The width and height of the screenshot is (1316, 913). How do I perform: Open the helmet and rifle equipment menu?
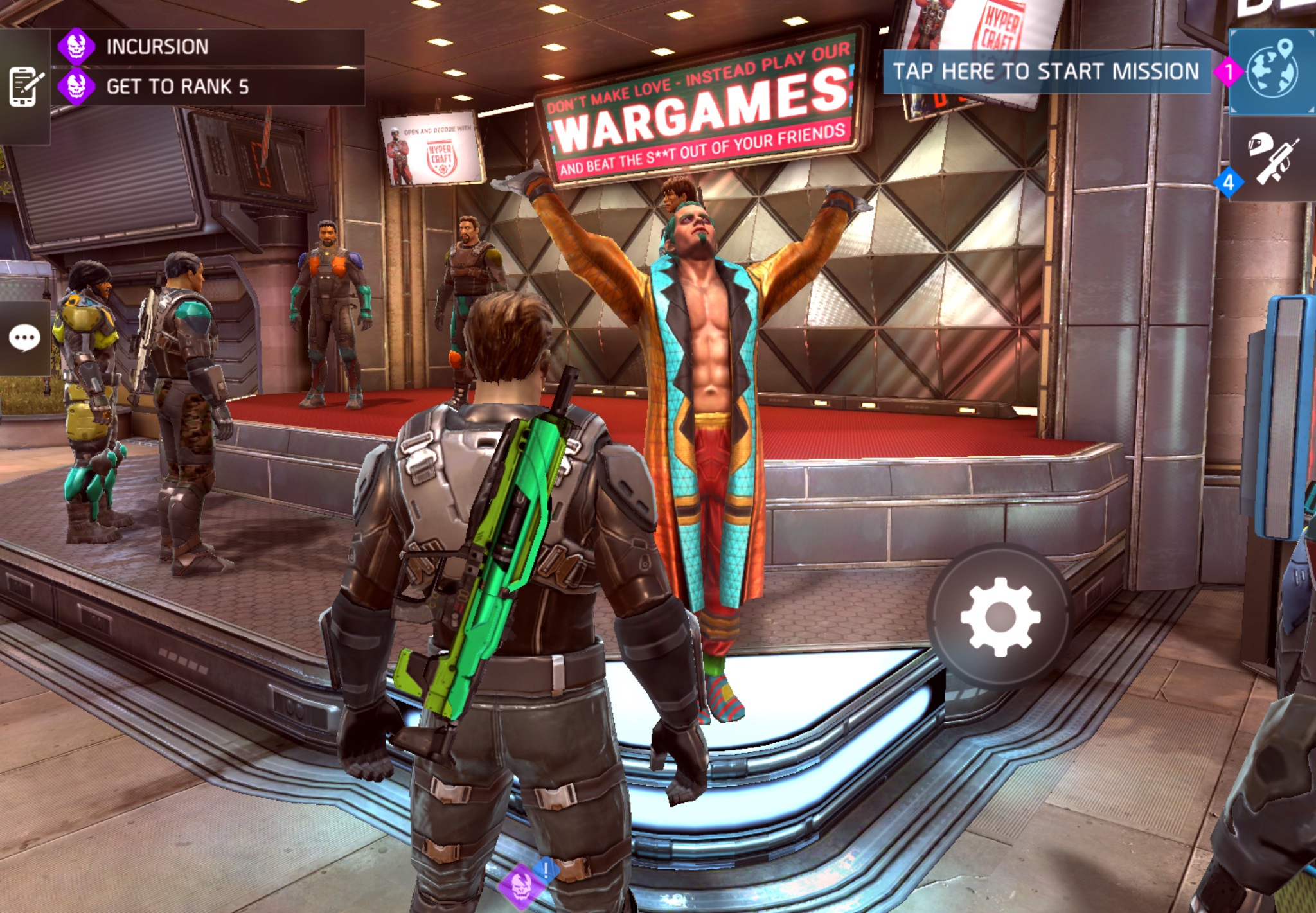point(1273,158)
